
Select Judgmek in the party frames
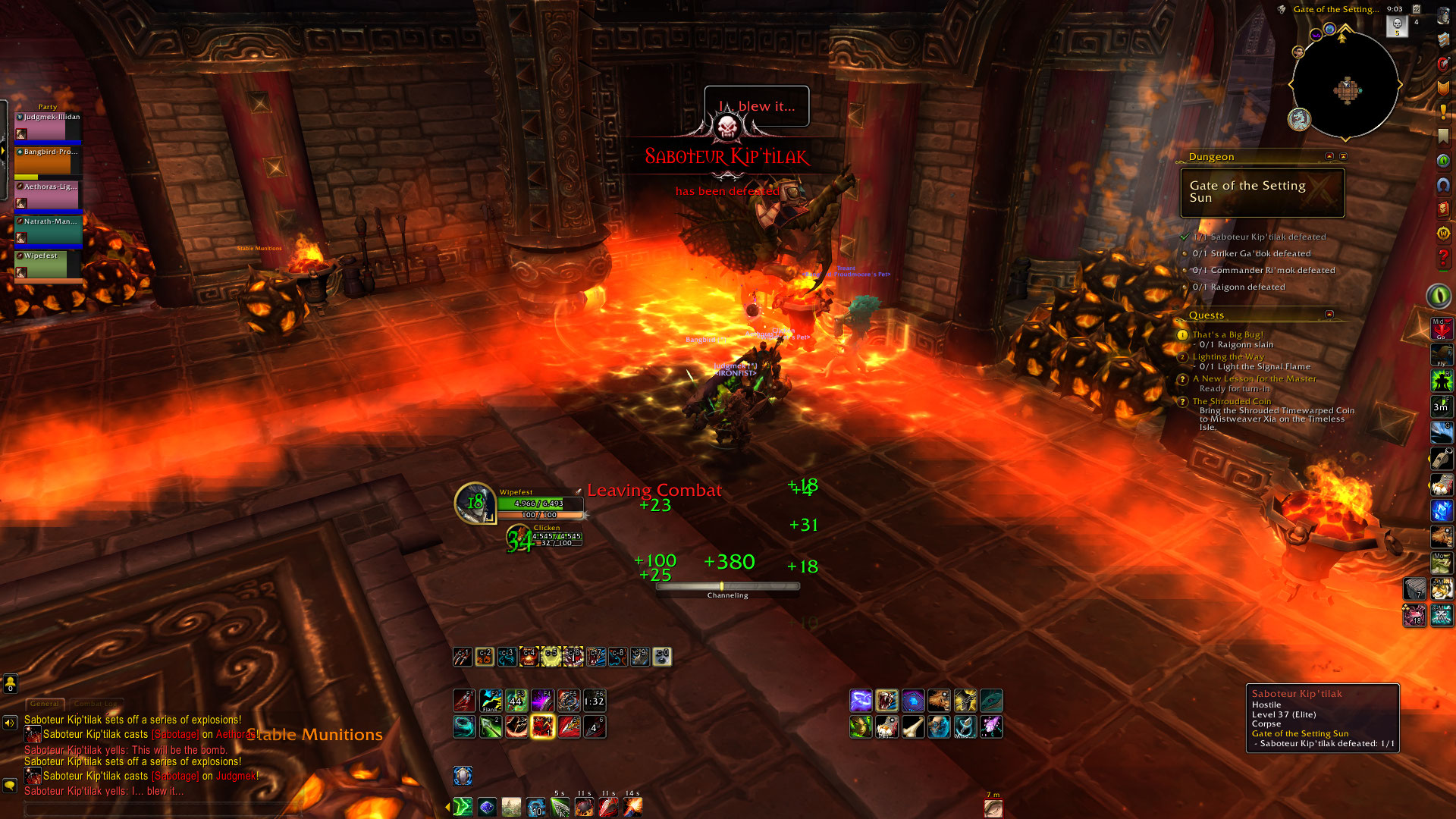pyautogui.click(x=48, y=127)
